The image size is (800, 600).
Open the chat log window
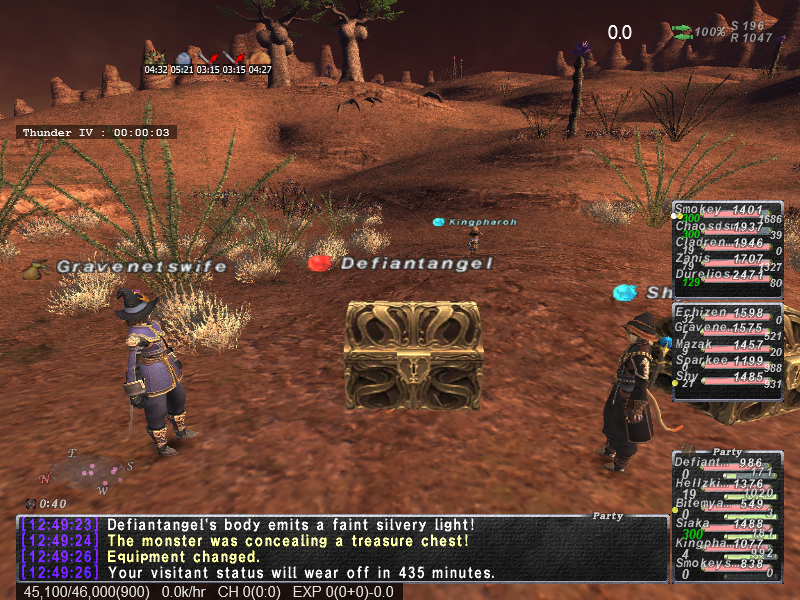tap(342, 548)
